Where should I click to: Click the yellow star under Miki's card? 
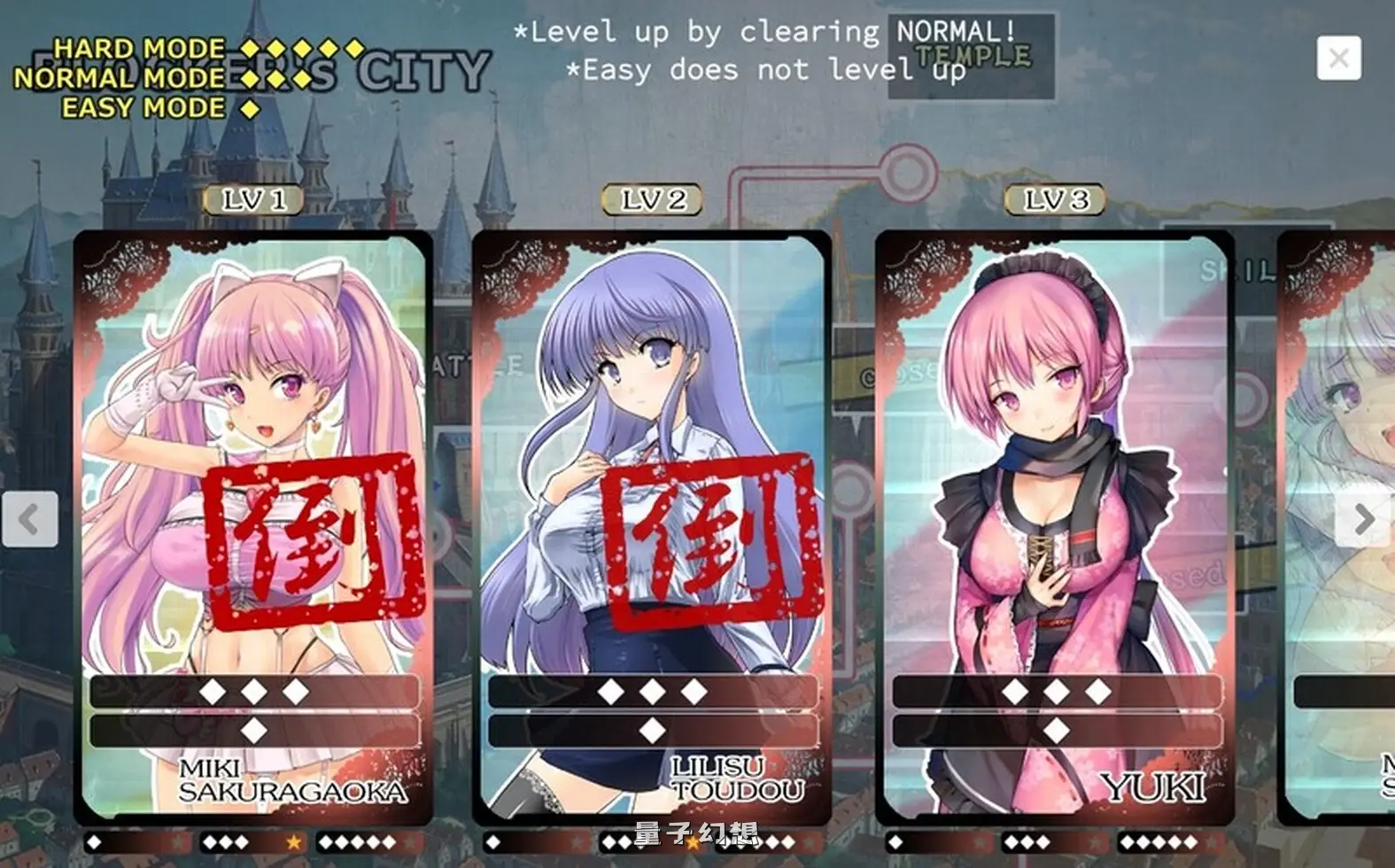coord(292,844)
